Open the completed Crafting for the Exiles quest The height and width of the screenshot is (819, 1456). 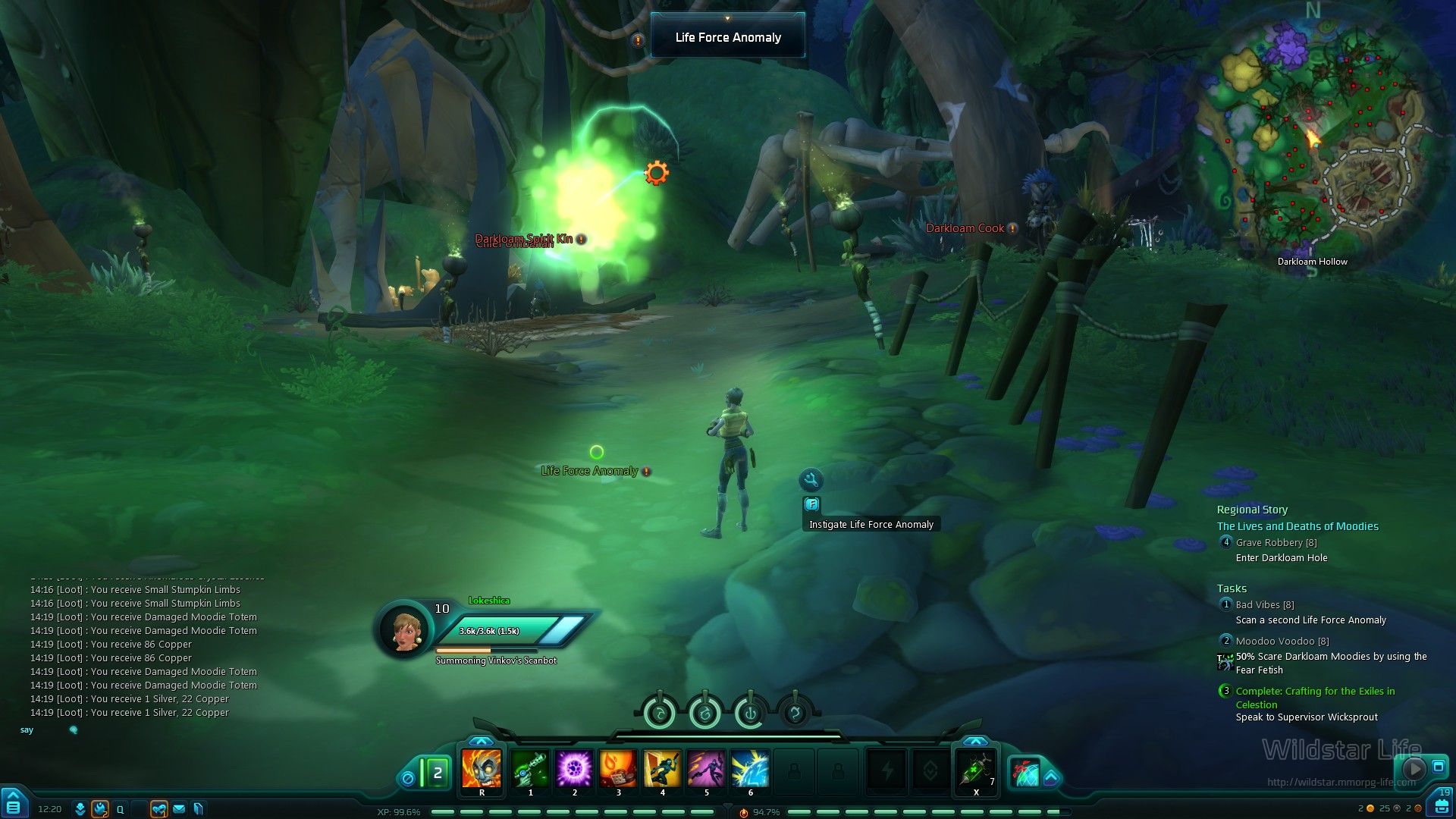[1315, 692]
